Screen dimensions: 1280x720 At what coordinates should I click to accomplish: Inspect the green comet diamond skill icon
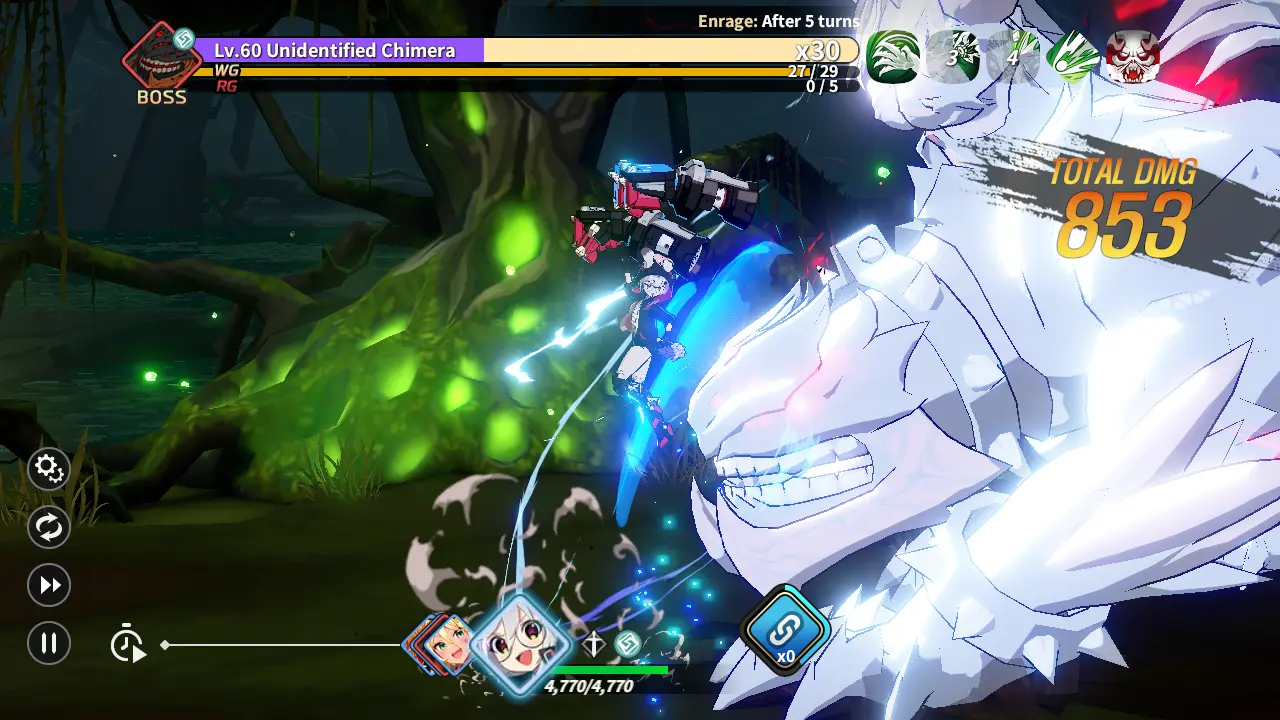(1072, 56)
